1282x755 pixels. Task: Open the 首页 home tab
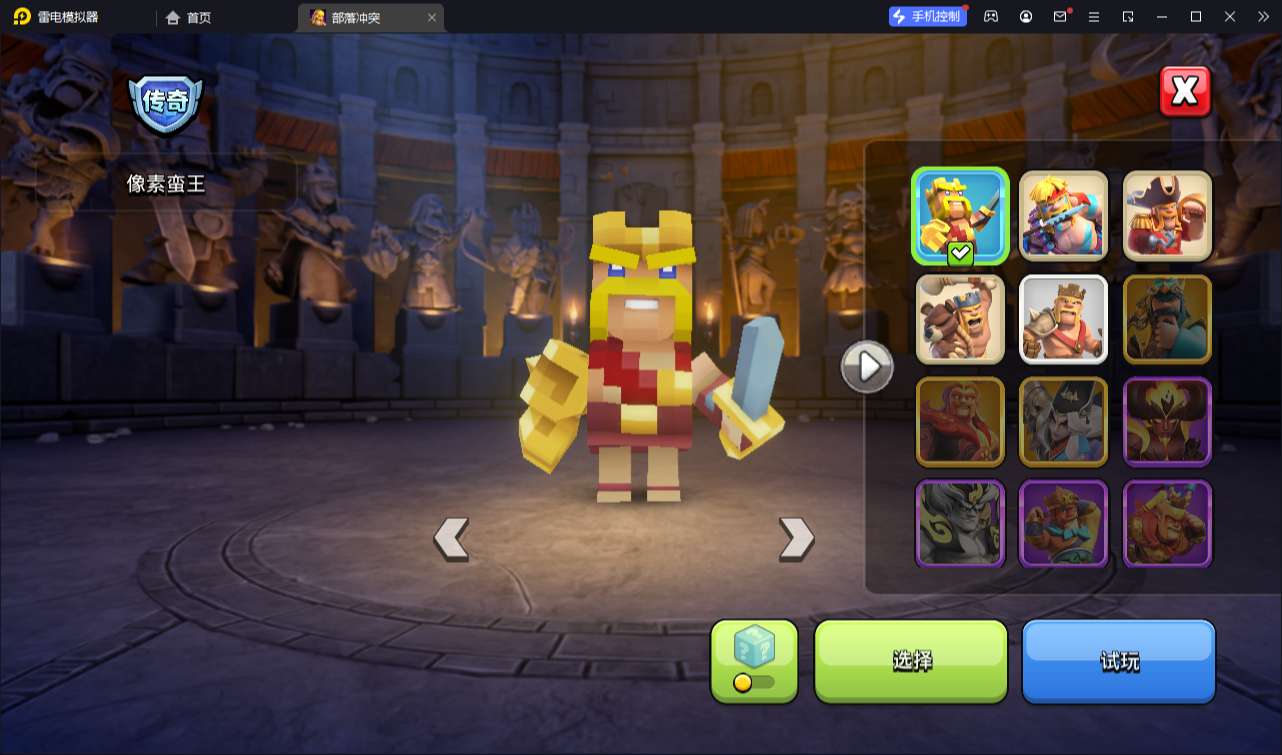point(189,17)
